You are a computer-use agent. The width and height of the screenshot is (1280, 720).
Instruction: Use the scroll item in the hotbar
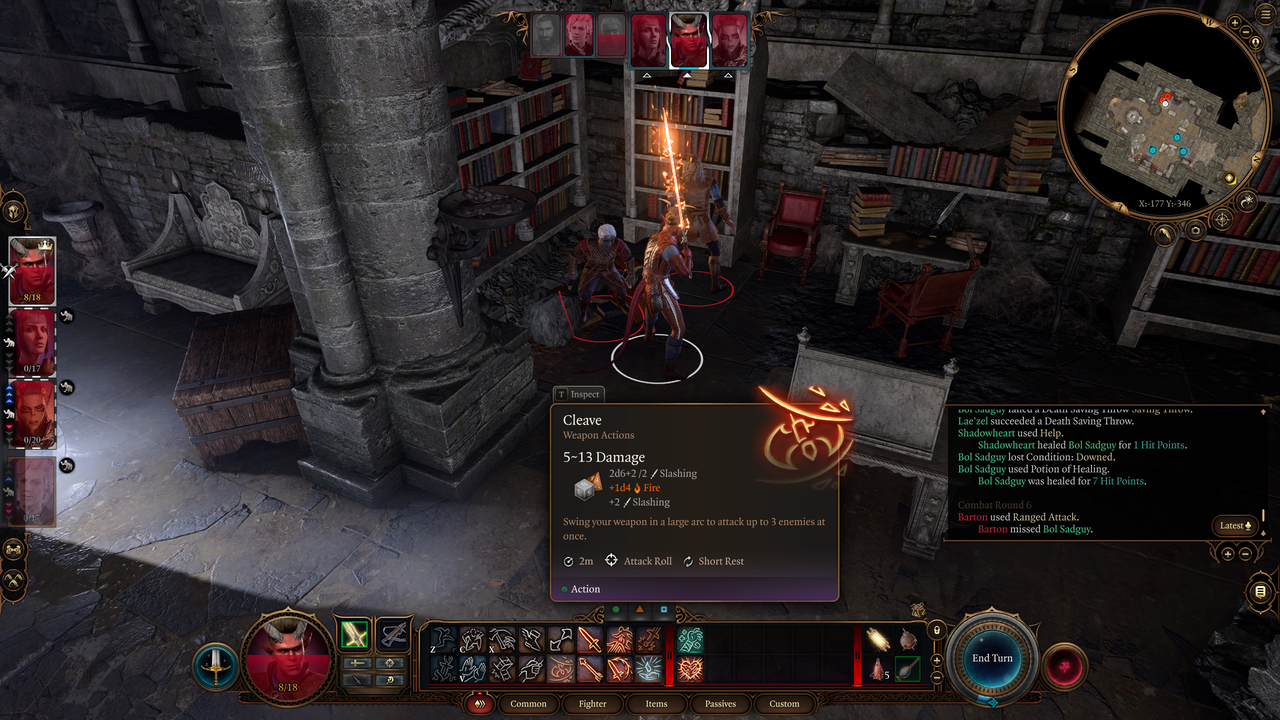879,639
